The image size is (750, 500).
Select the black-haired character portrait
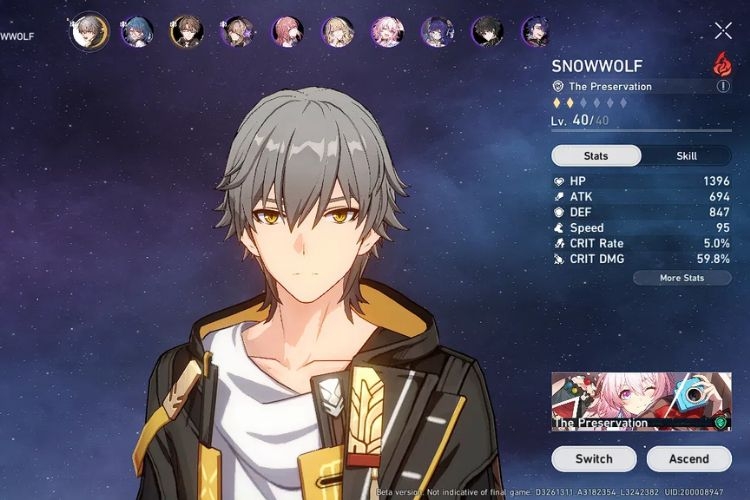(487, 31)
